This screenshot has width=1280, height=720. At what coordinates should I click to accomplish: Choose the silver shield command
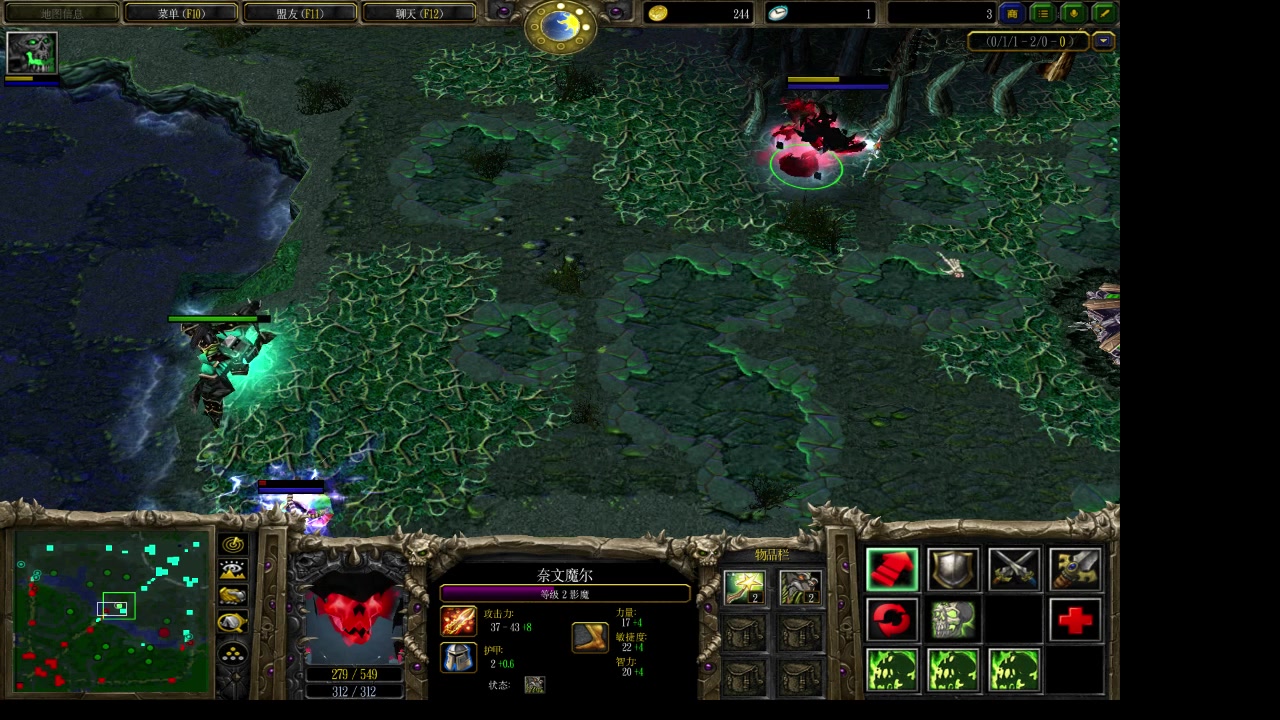click(953, 570)
